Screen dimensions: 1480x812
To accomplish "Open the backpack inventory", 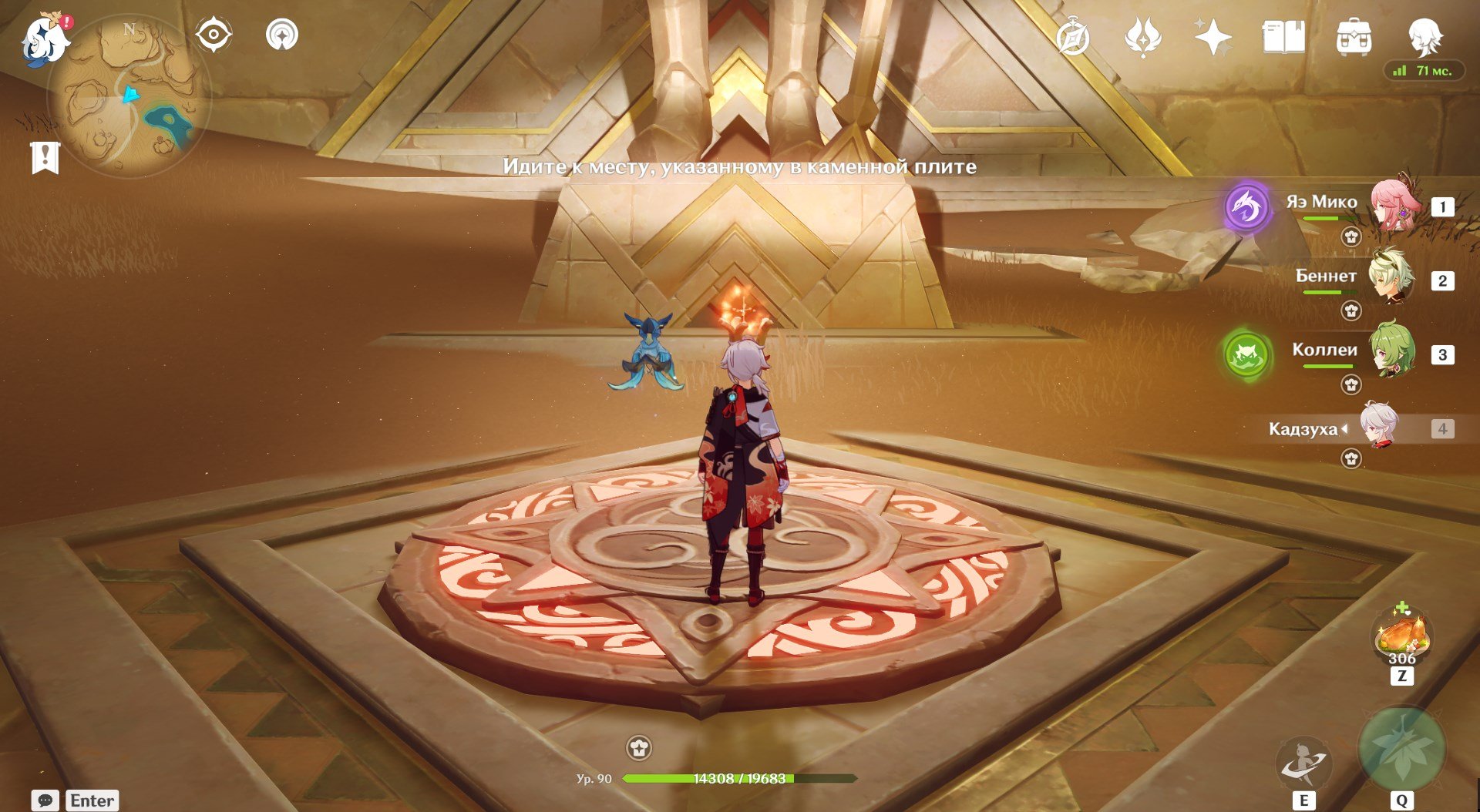I will coord(1354,37).
